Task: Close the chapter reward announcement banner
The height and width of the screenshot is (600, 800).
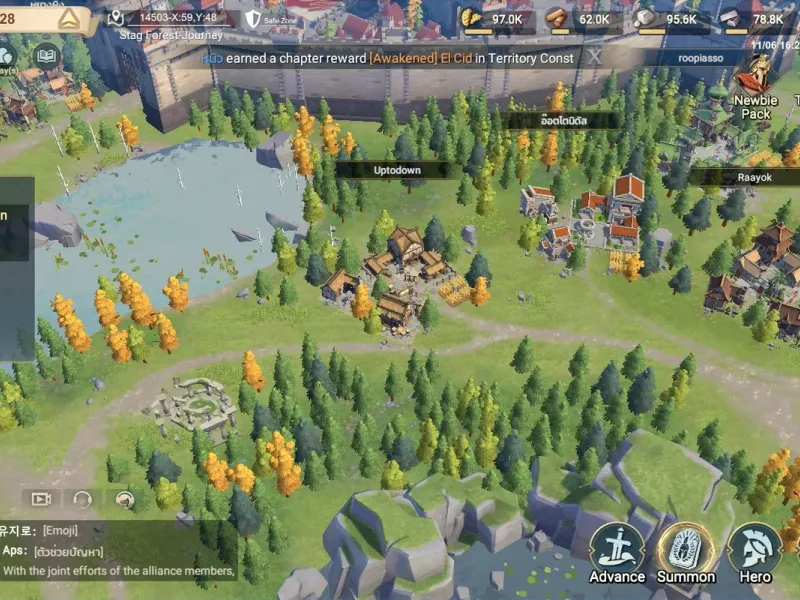Action: 595,57
